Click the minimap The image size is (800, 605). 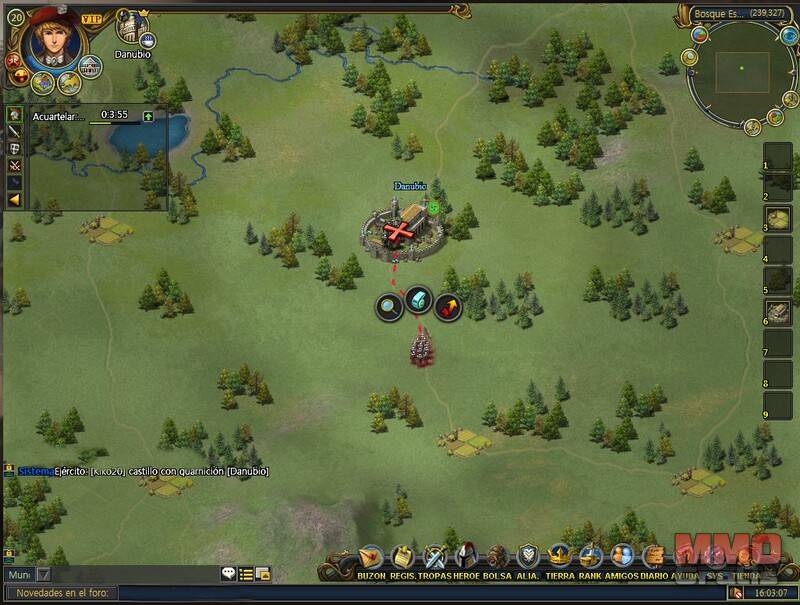[x=741, y=68]
